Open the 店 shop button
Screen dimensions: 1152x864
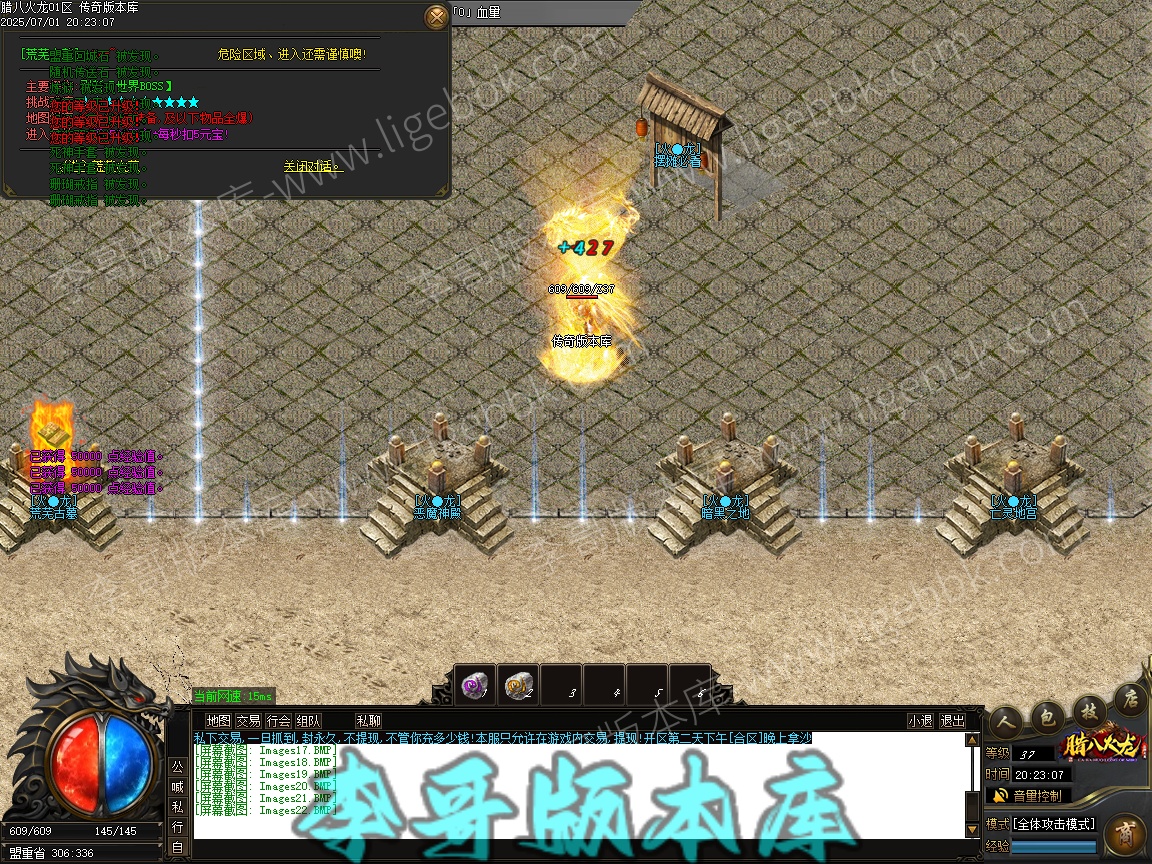(1130, 696)
